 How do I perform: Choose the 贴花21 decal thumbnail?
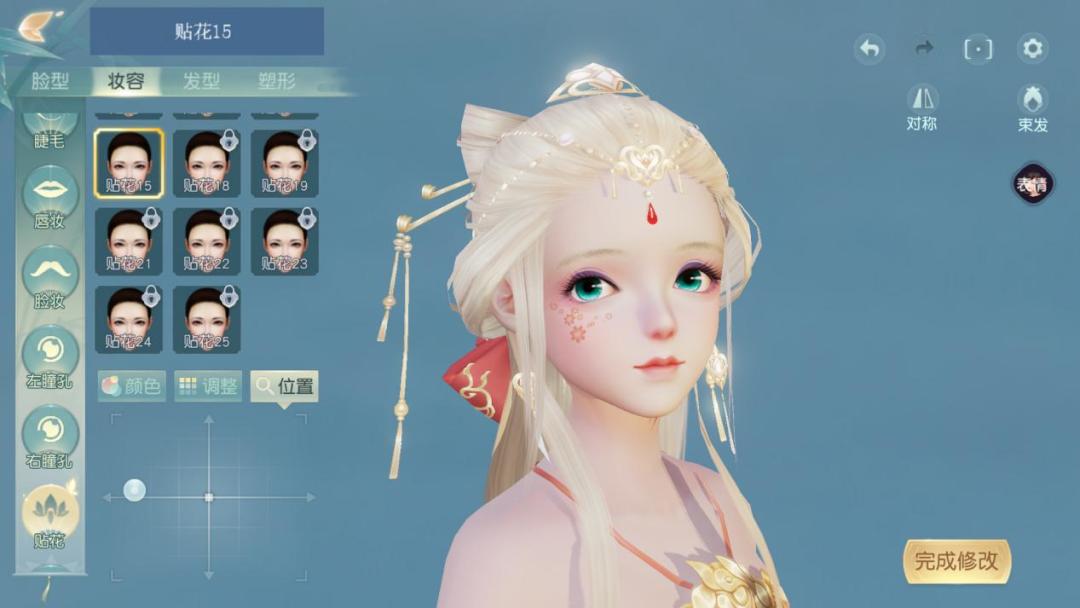pos(129,241)
